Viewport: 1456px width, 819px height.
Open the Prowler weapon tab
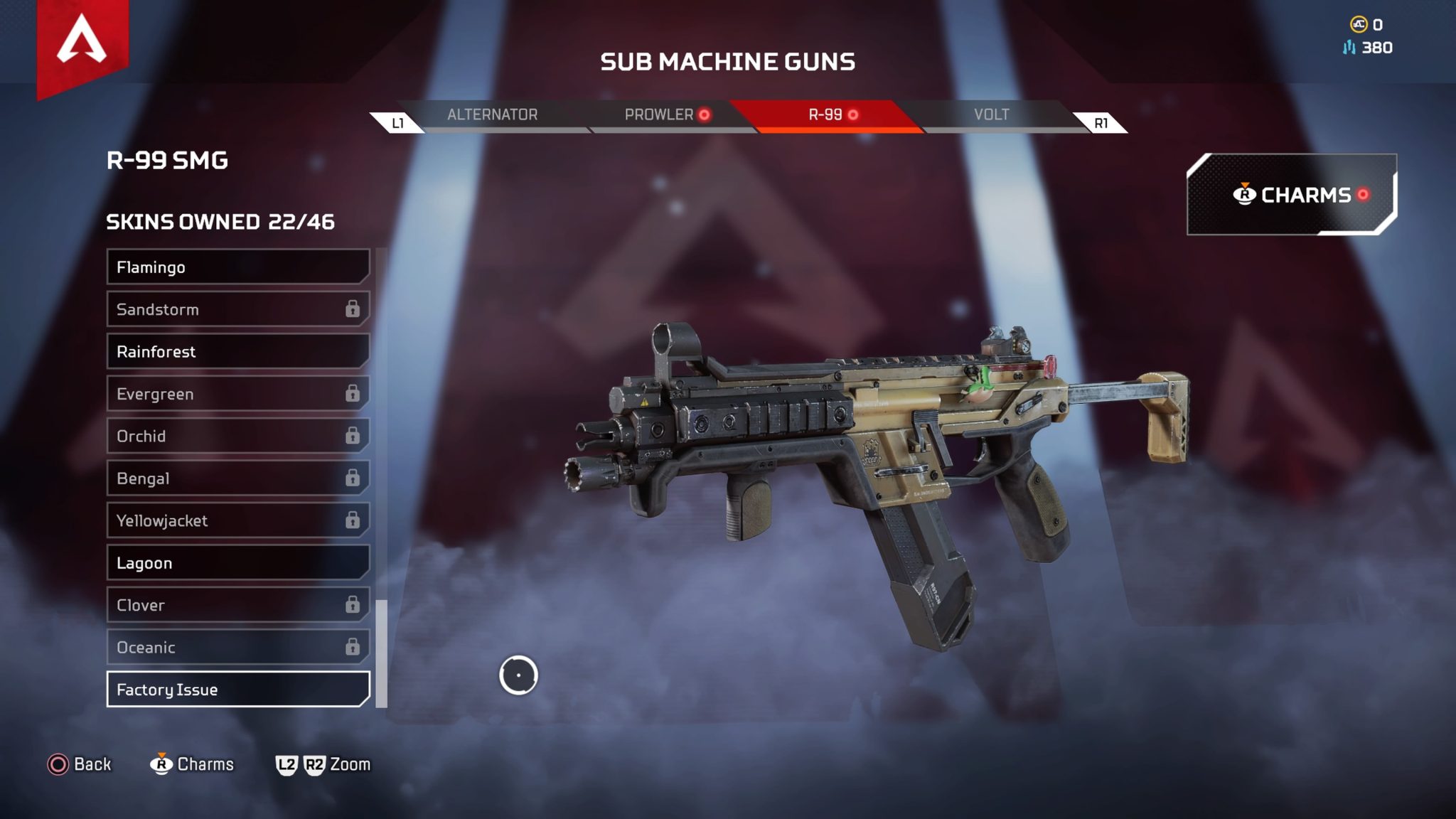(x=659, y=114)
